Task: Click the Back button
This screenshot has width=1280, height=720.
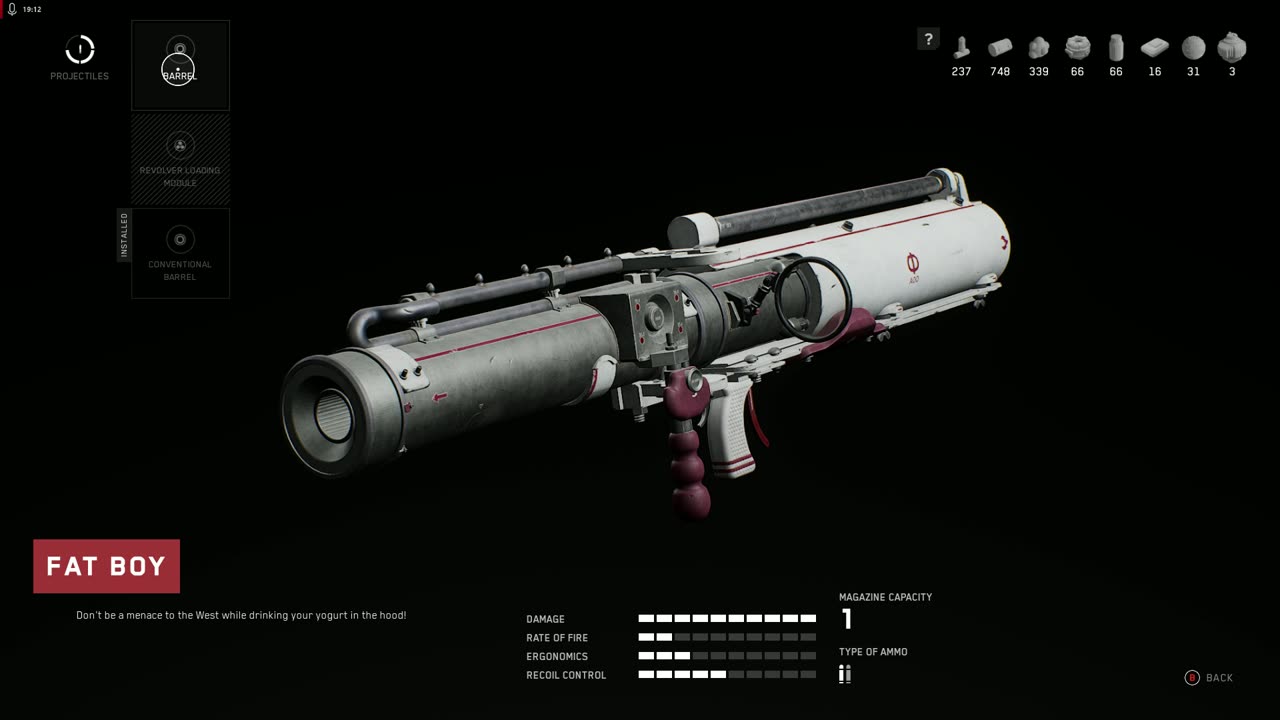Action: (1209, 678)
